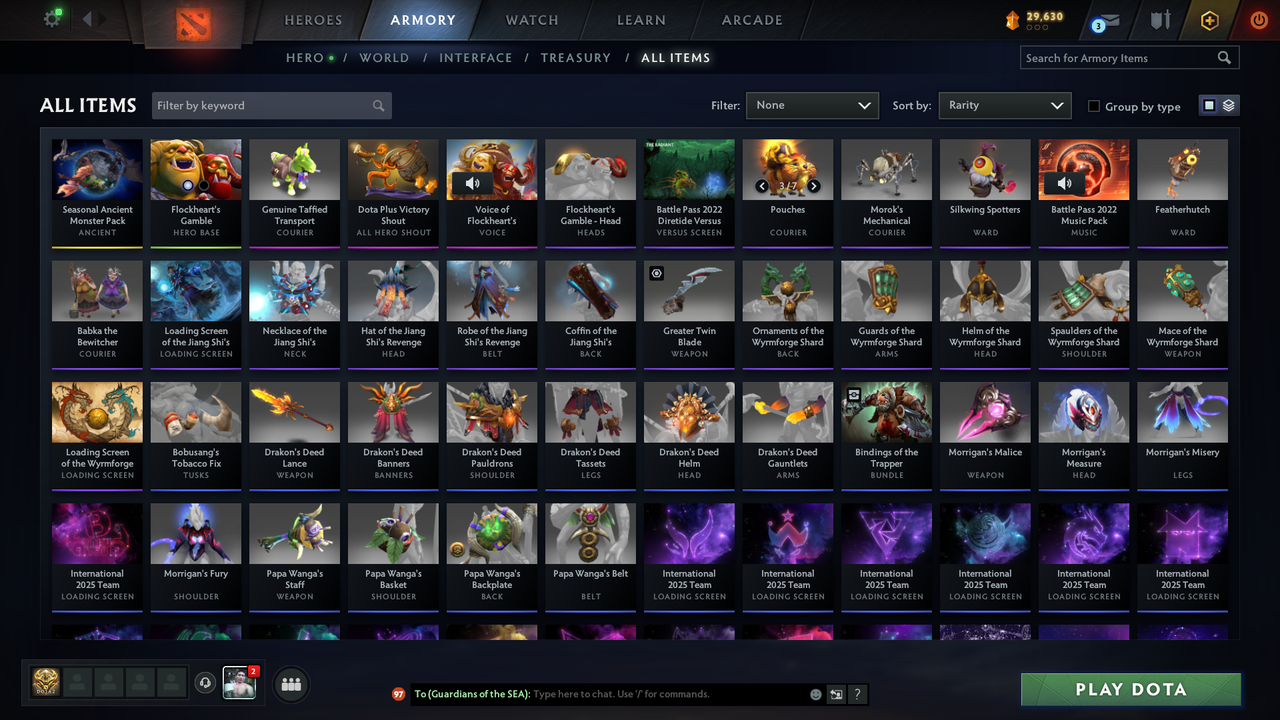Open the TREASURY section
The height and width of the screenshot is (720, 1280).
tap(575, 58)
